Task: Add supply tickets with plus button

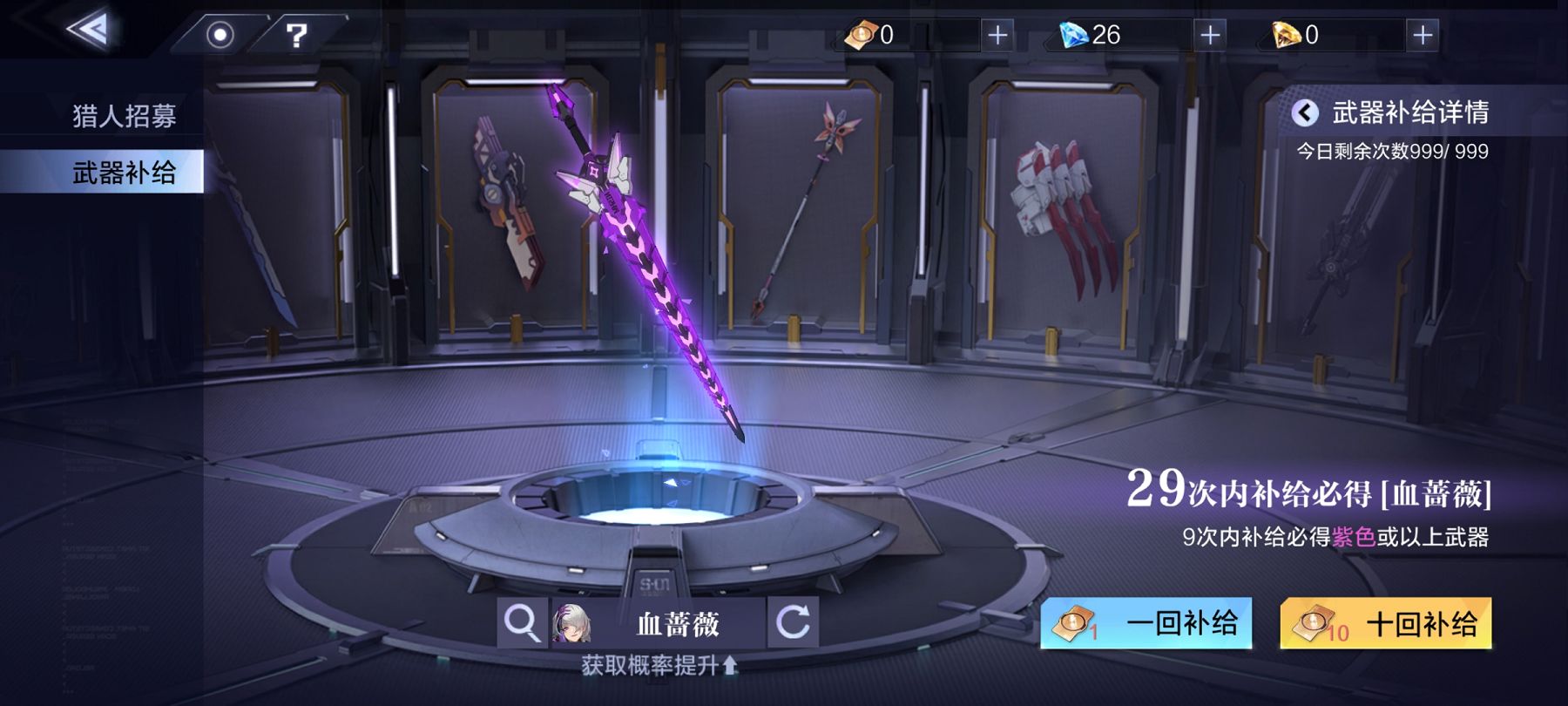Action: (x=997, y=35)
